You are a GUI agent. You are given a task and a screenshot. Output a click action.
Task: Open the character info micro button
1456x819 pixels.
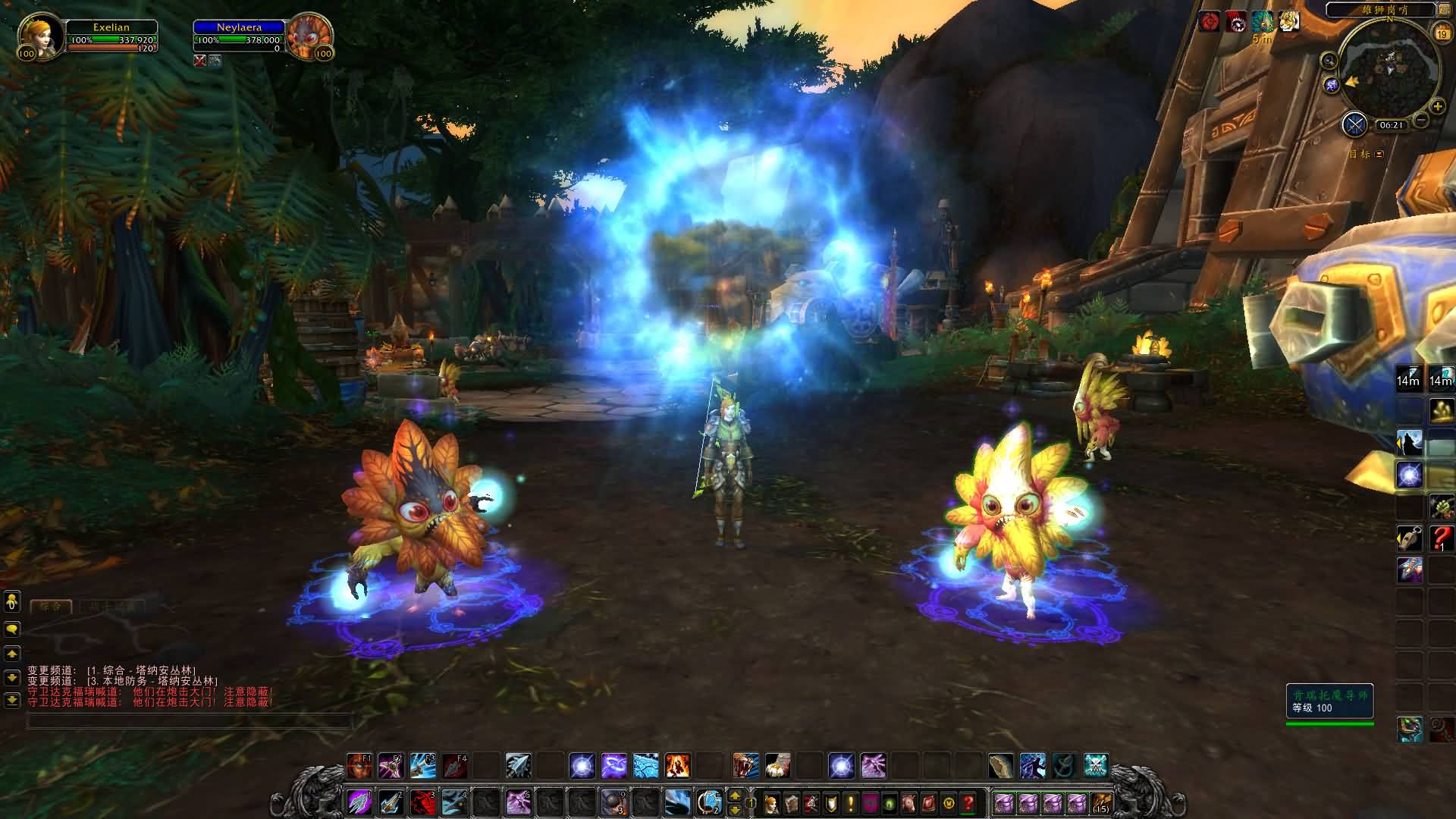(771, 802)
